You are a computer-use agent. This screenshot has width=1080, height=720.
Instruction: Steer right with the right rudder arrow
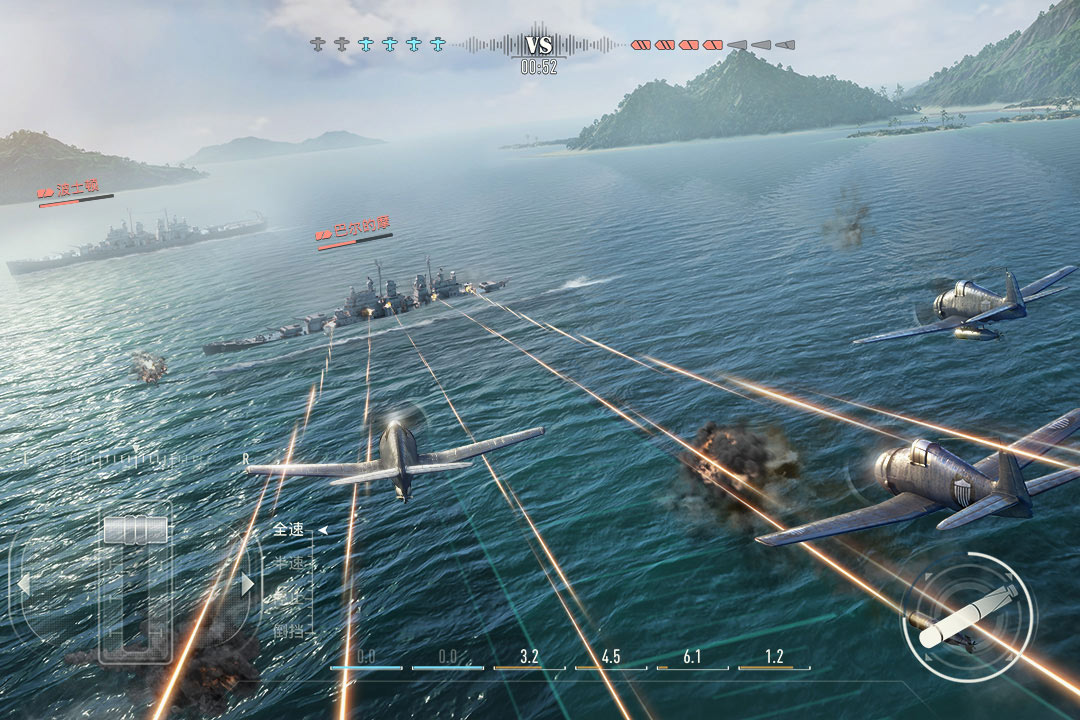pos(247,584)
